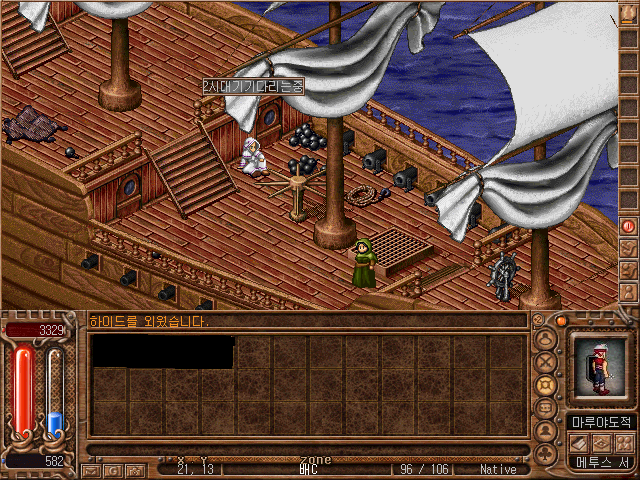Screen dimensions: 640x480
Task: Click the red round side-bar button
Action: point(629,227)
